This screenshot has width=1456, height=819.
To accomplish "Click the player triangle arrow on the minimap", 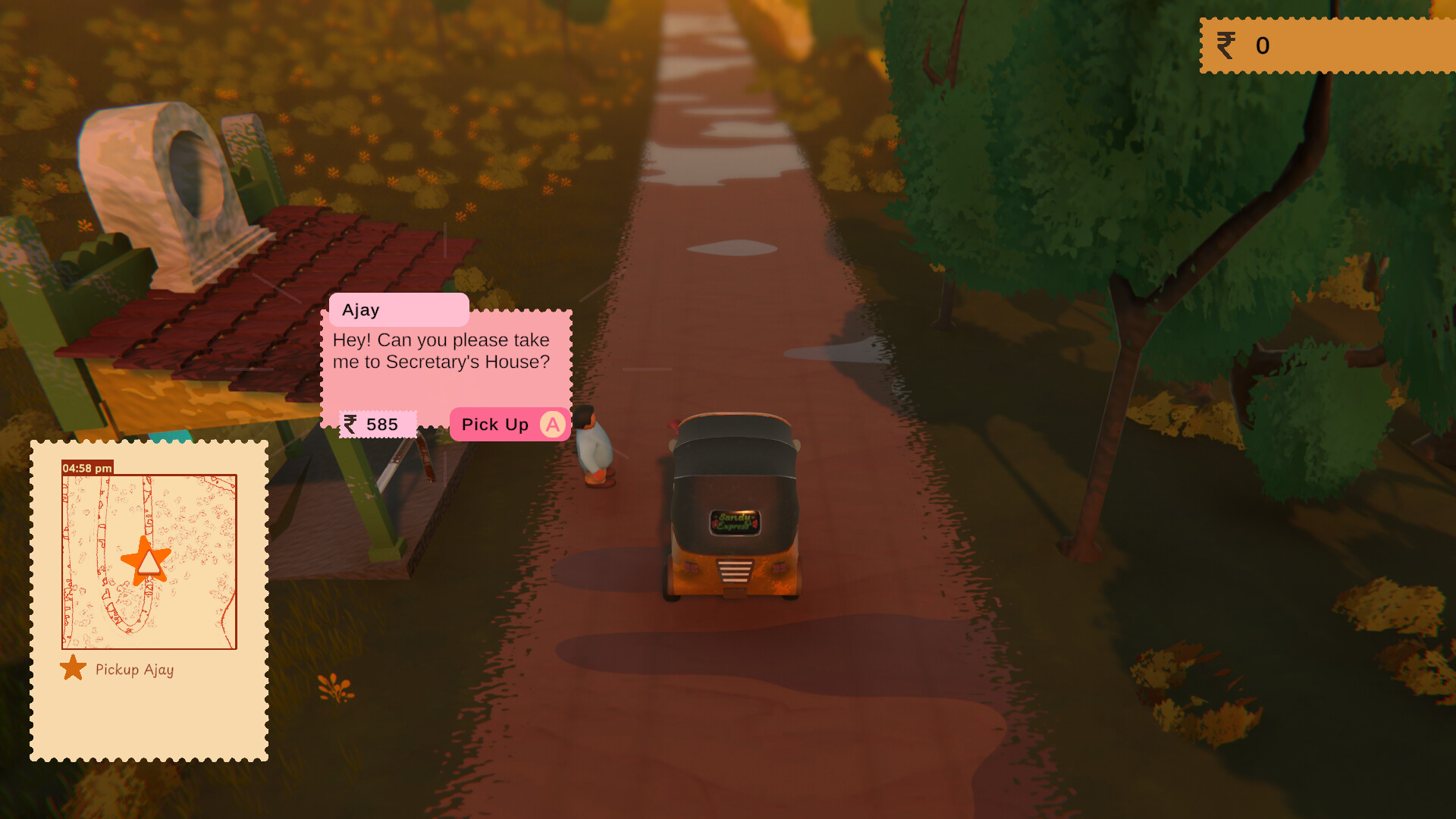I will click(x=149, y=564).
